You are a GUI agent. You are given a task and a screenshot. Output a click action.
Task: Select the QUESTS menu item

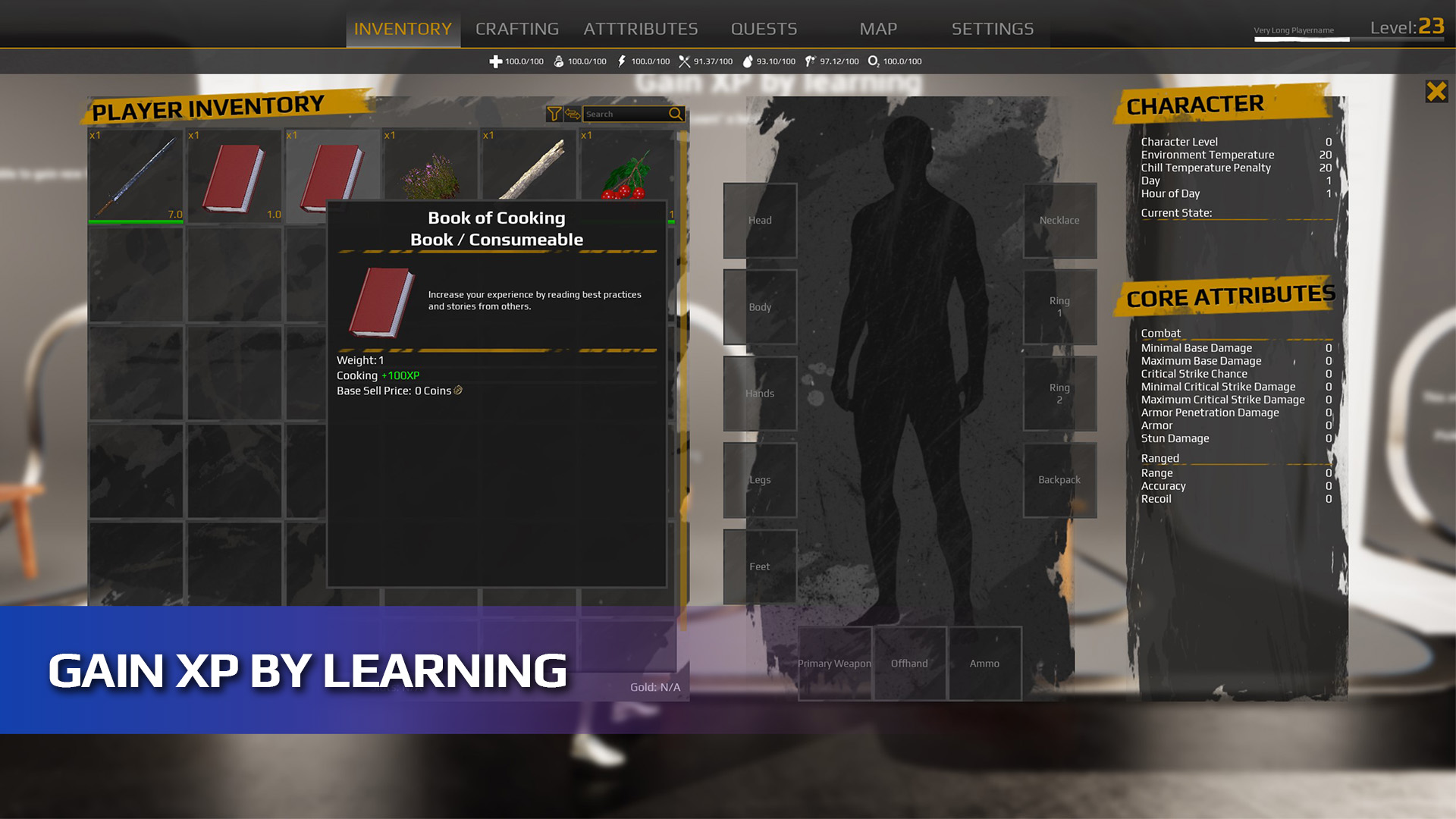[x=763, y=28]
